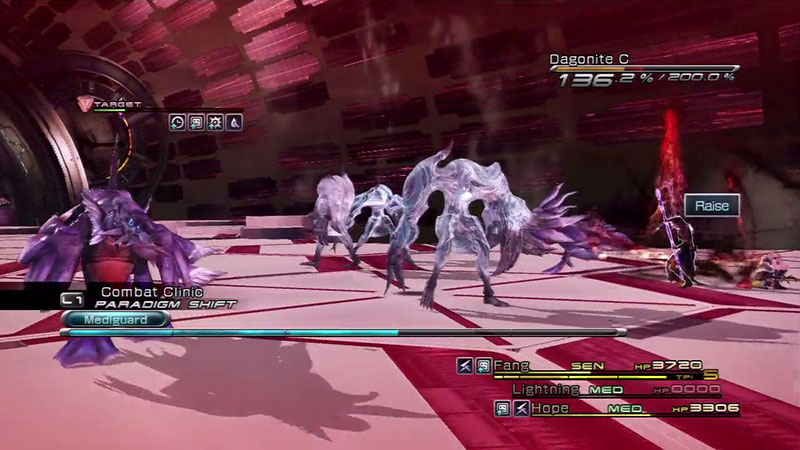
Task: Select Fang in the party list
Action: click(x=511, y=366)
